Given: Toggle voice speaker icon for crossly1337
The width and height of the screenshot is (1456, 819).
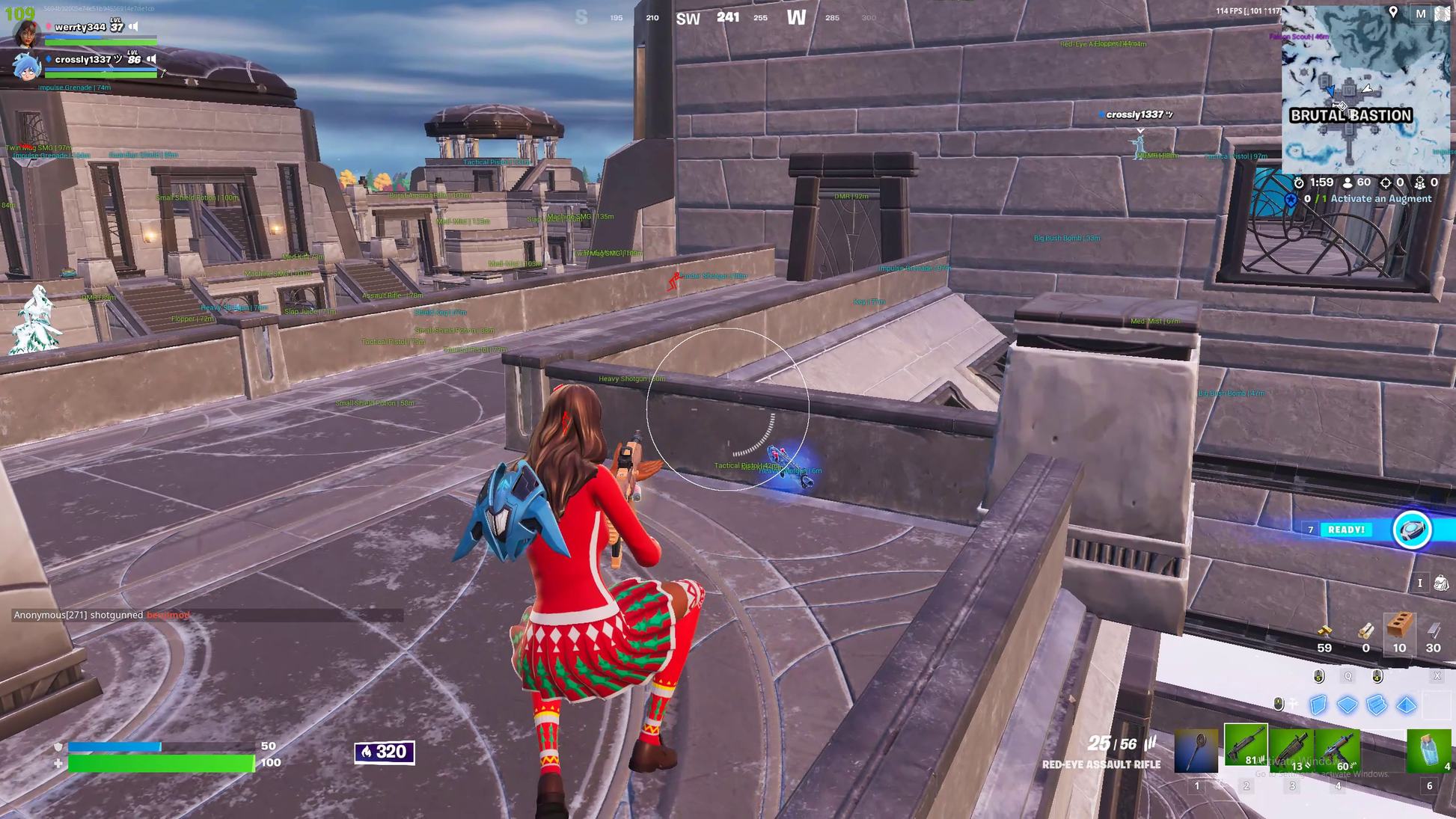Looking at the screenshot, I should 152,59.
